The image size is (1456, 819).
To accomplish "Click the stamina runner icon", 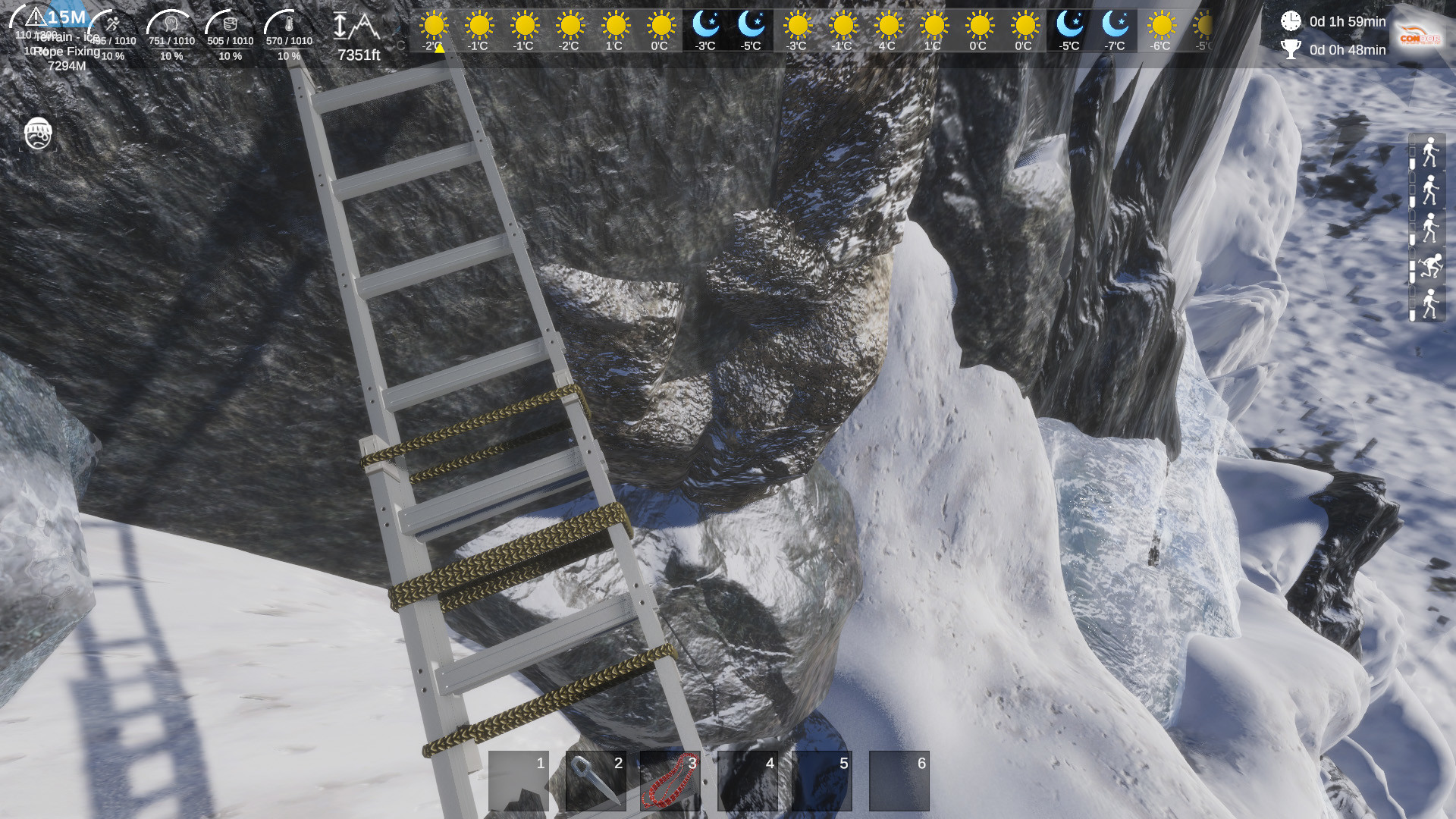I will [112, 23].
